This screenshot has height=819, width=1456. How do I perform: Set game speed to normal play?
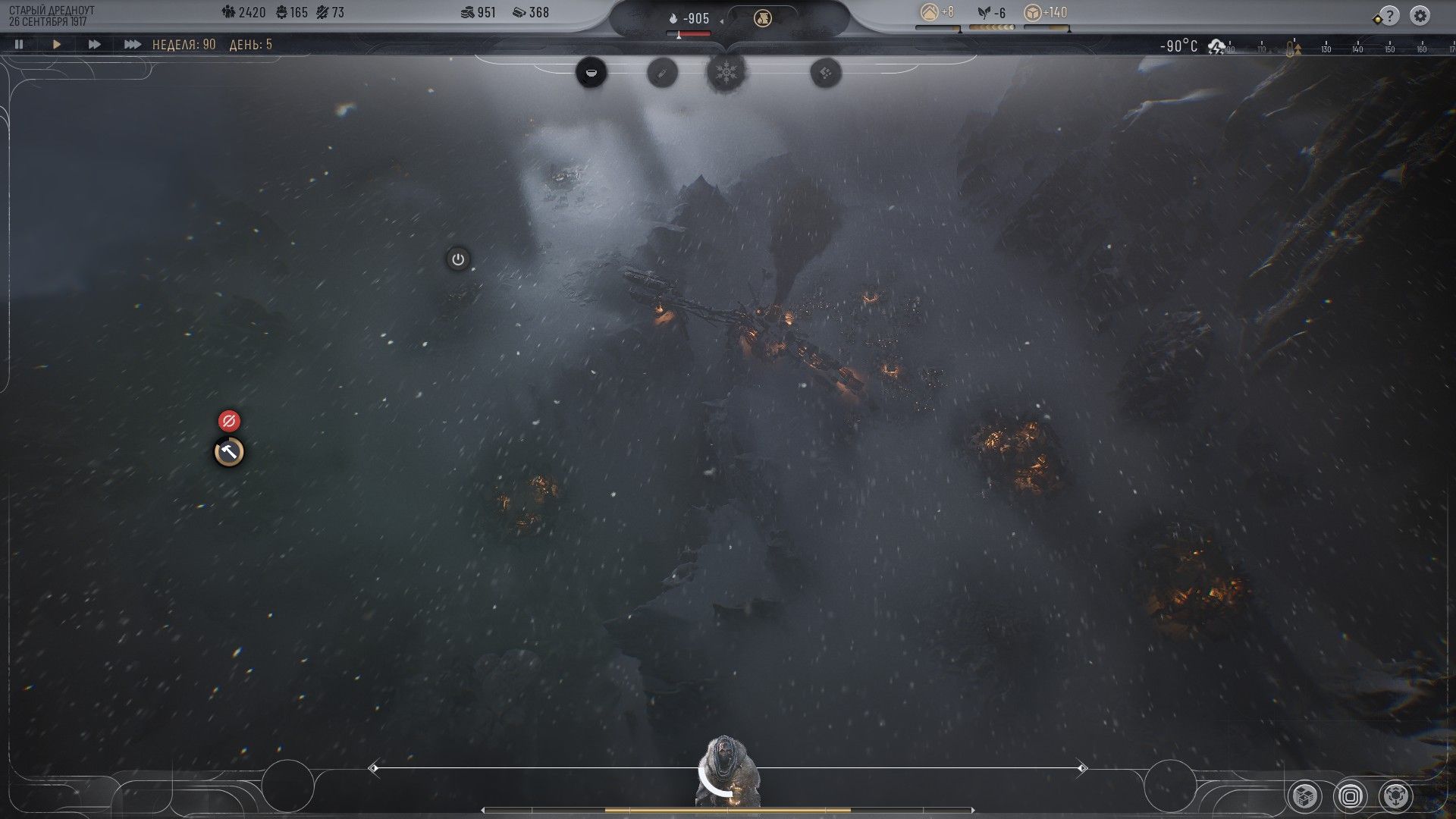click(x=57, y=45)
